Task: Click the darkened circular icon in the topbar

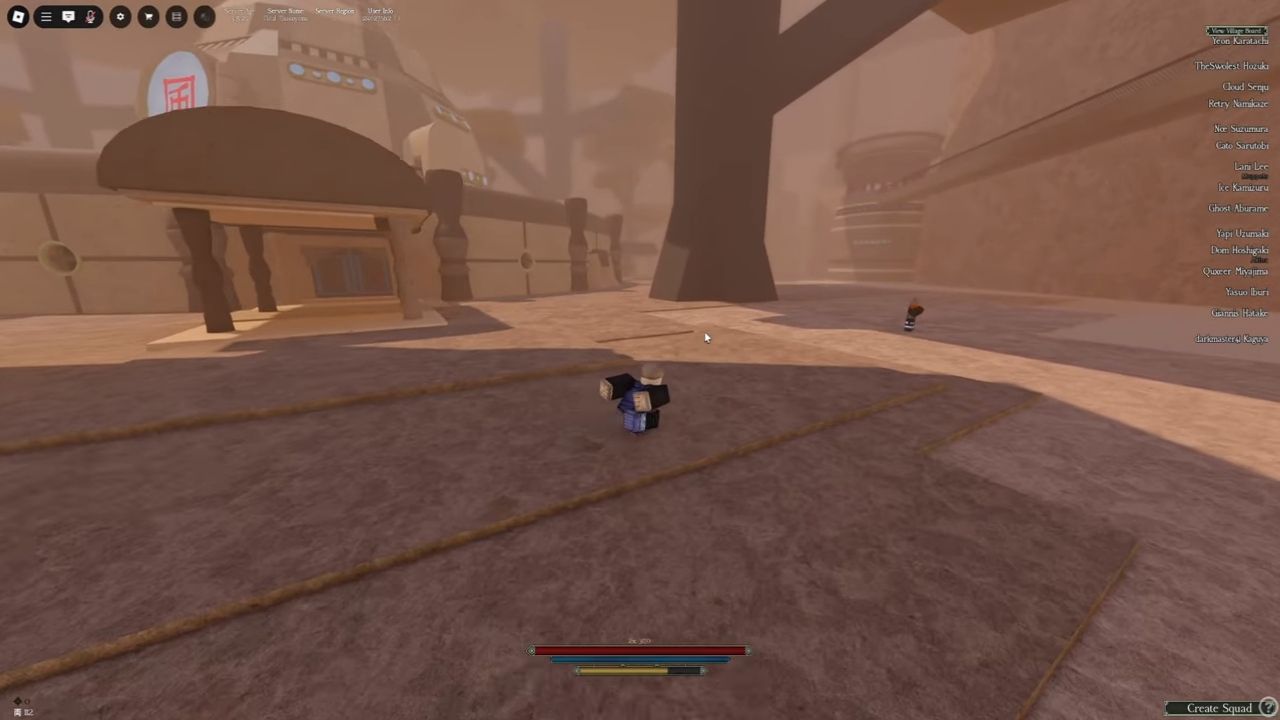Action: point(204,16)
